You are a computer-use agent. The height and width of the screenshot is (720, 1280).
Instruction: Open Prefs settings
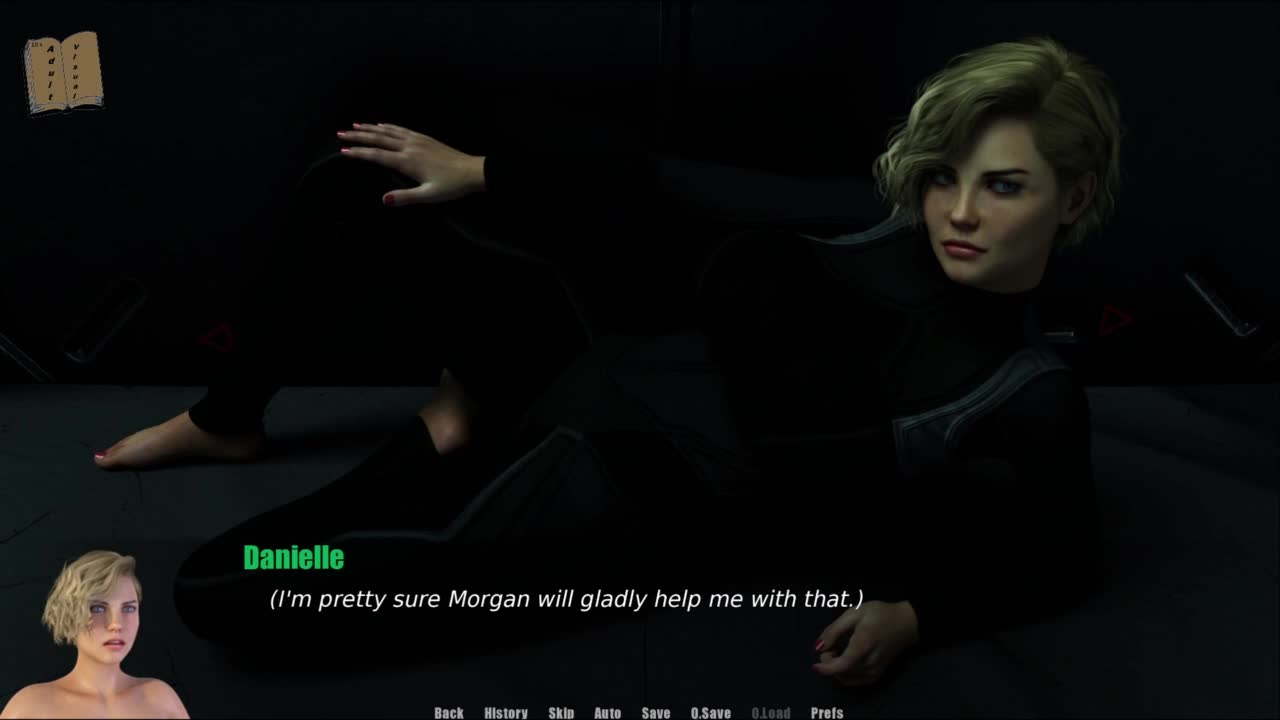827,712
